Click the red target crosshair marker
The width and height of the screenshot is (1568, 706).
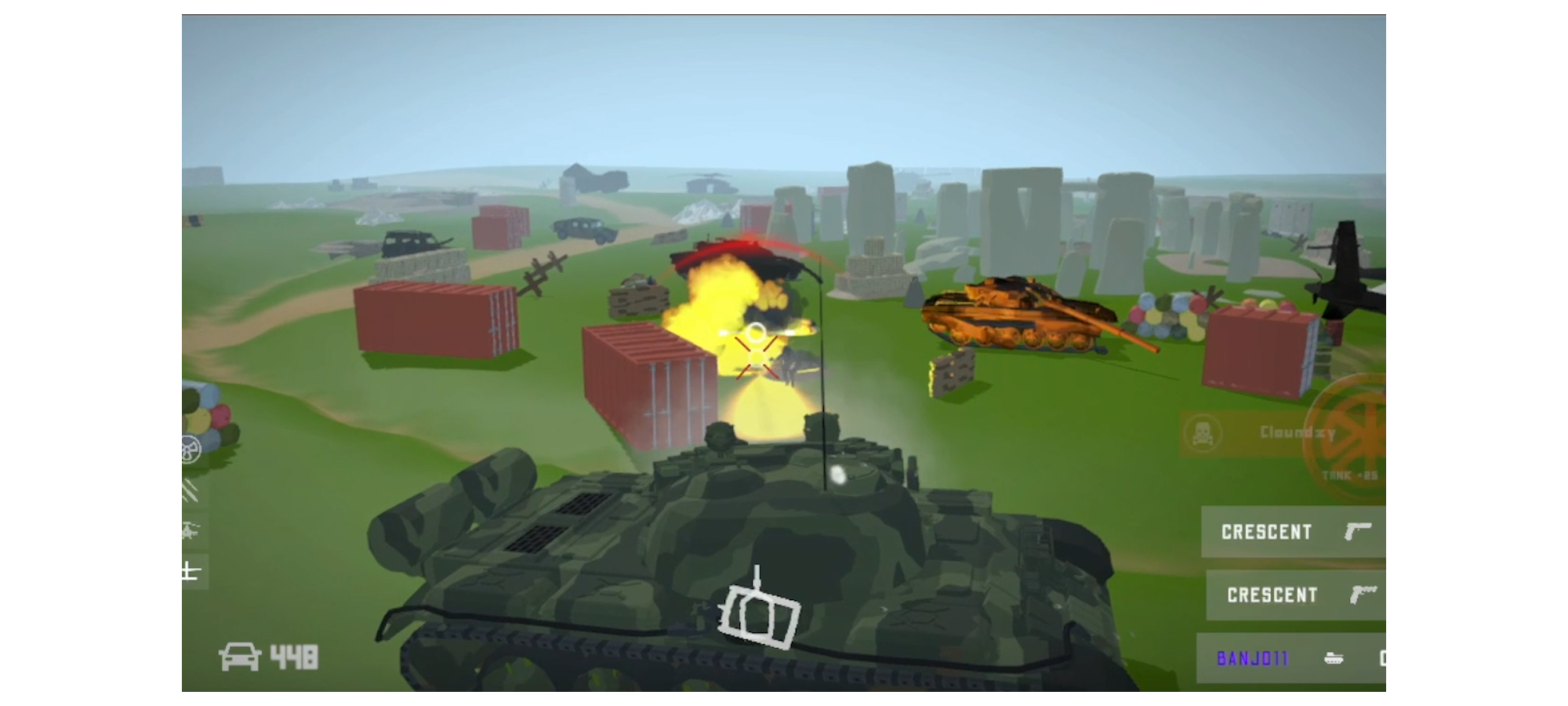[x=755, y=358]
